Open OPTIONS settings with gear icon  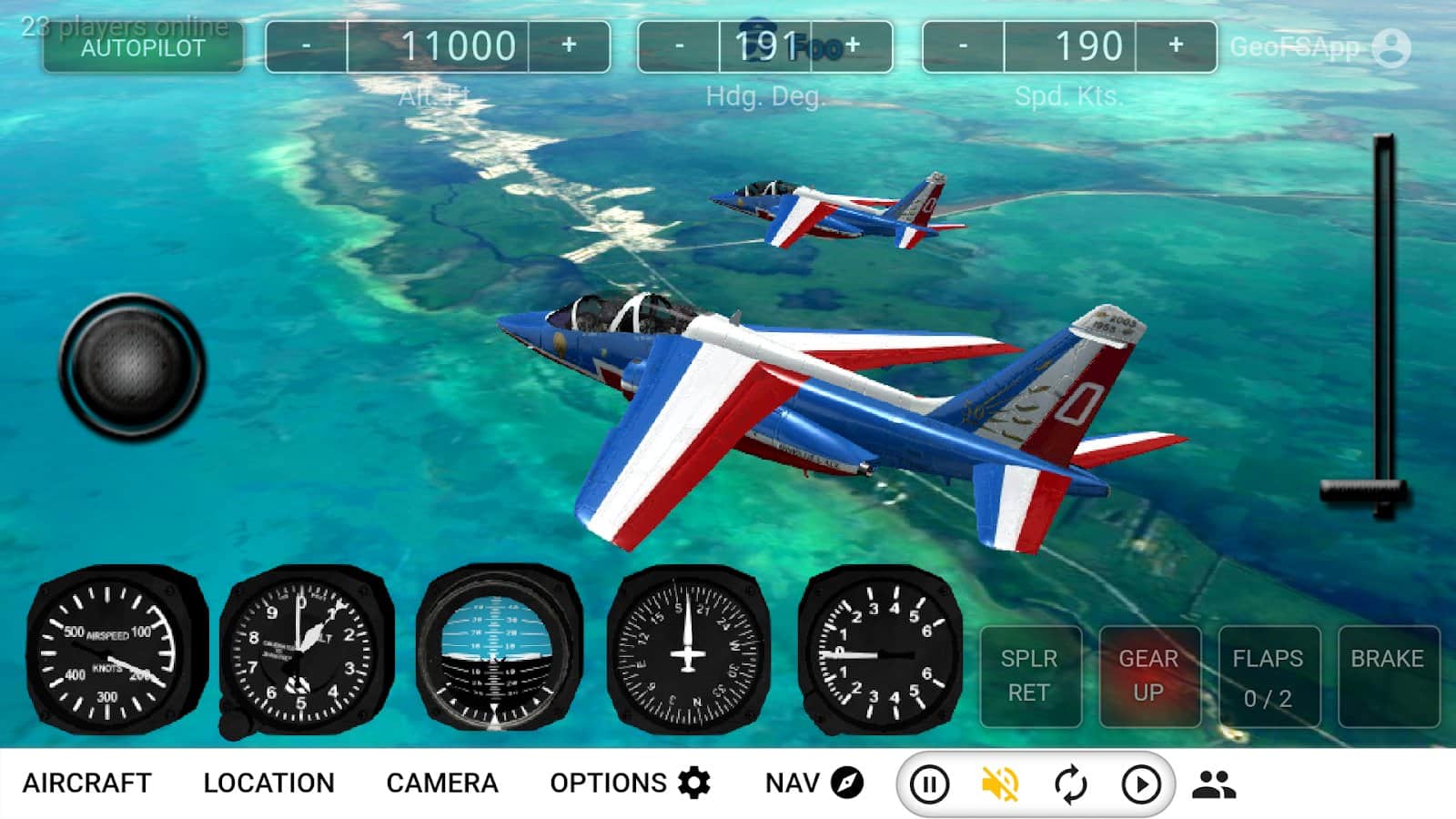click(x=630, y=783)
